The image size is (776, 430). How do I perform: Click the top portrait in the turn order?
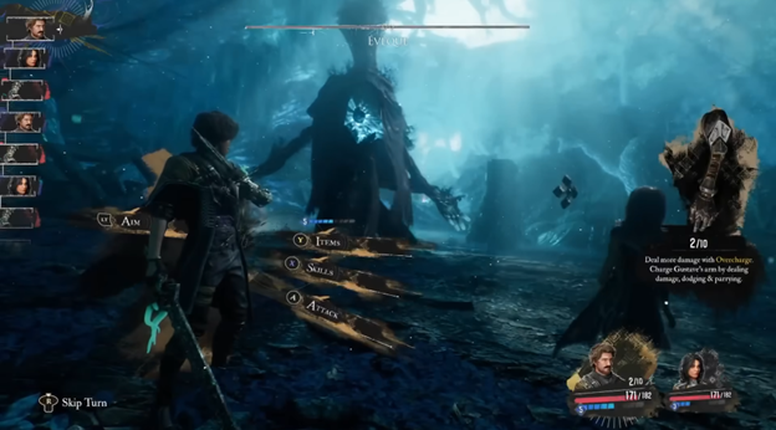pyautogui.click(x=31, y=28)
